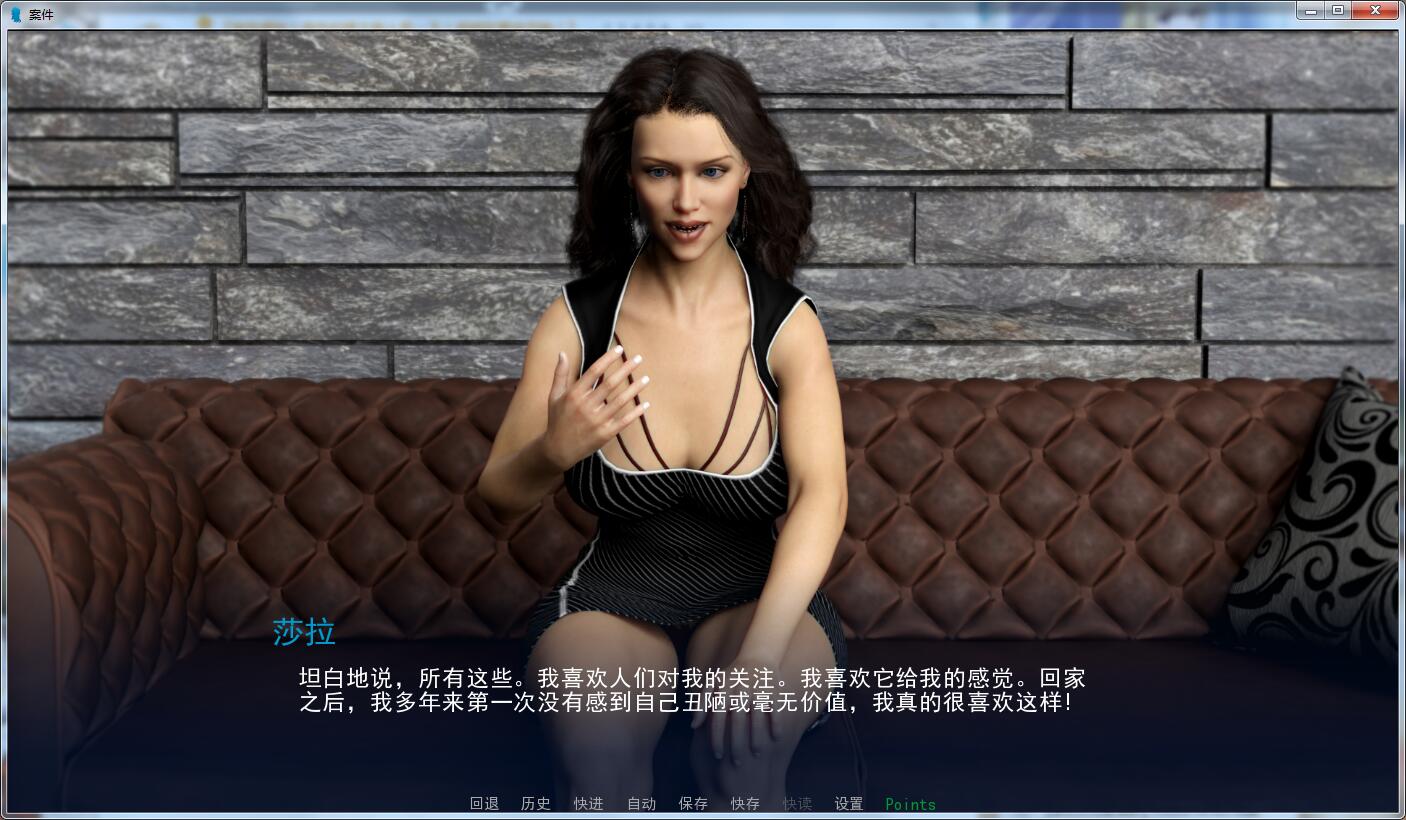Open the 设置 settings screen
Image resolution: width=1406 pixels, height=820 pixels.
click(848, 803)
